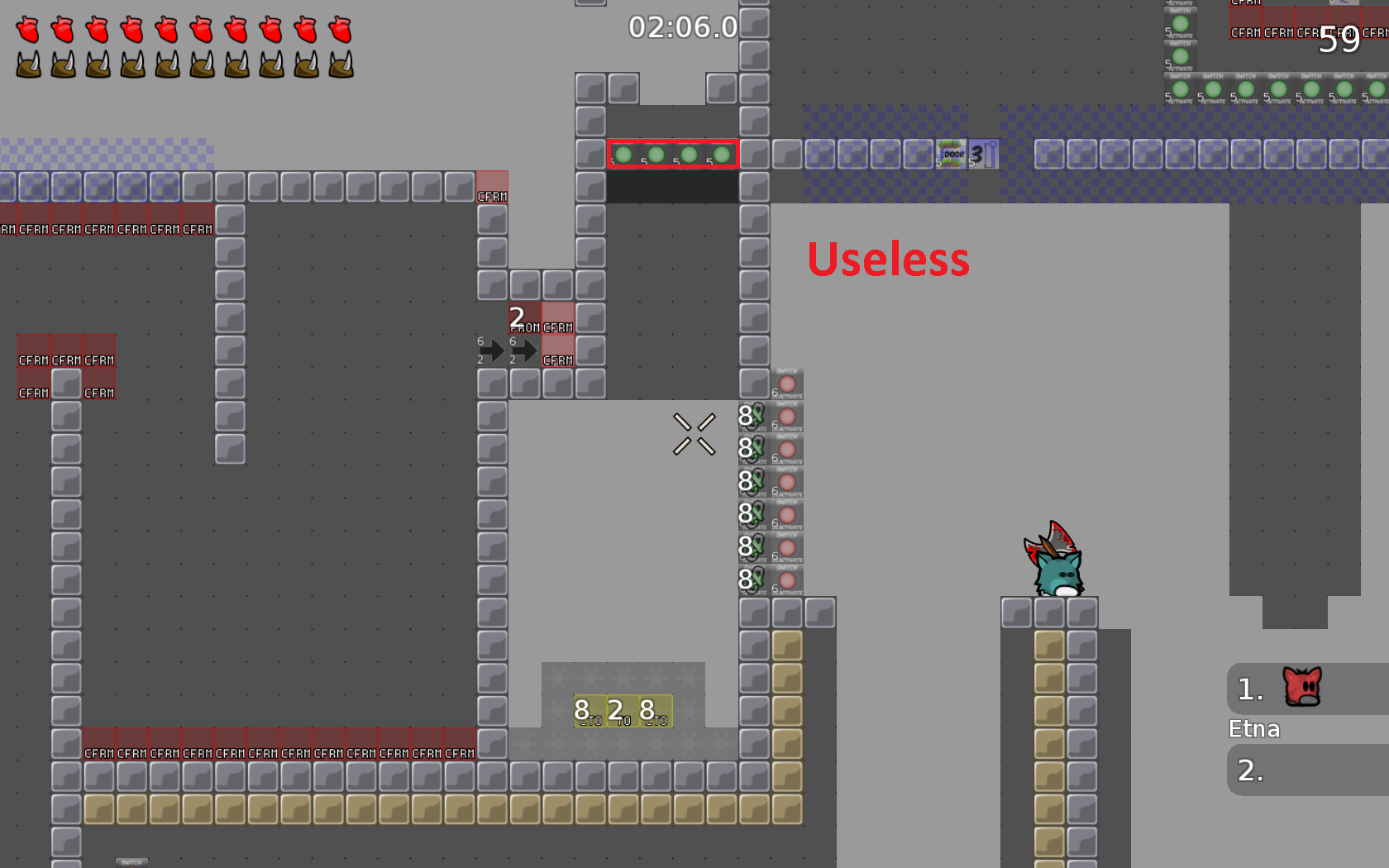The image size is (1389, 868).
Task: Click the fox avatar next to rank 1
Action: coord(1304,688)
